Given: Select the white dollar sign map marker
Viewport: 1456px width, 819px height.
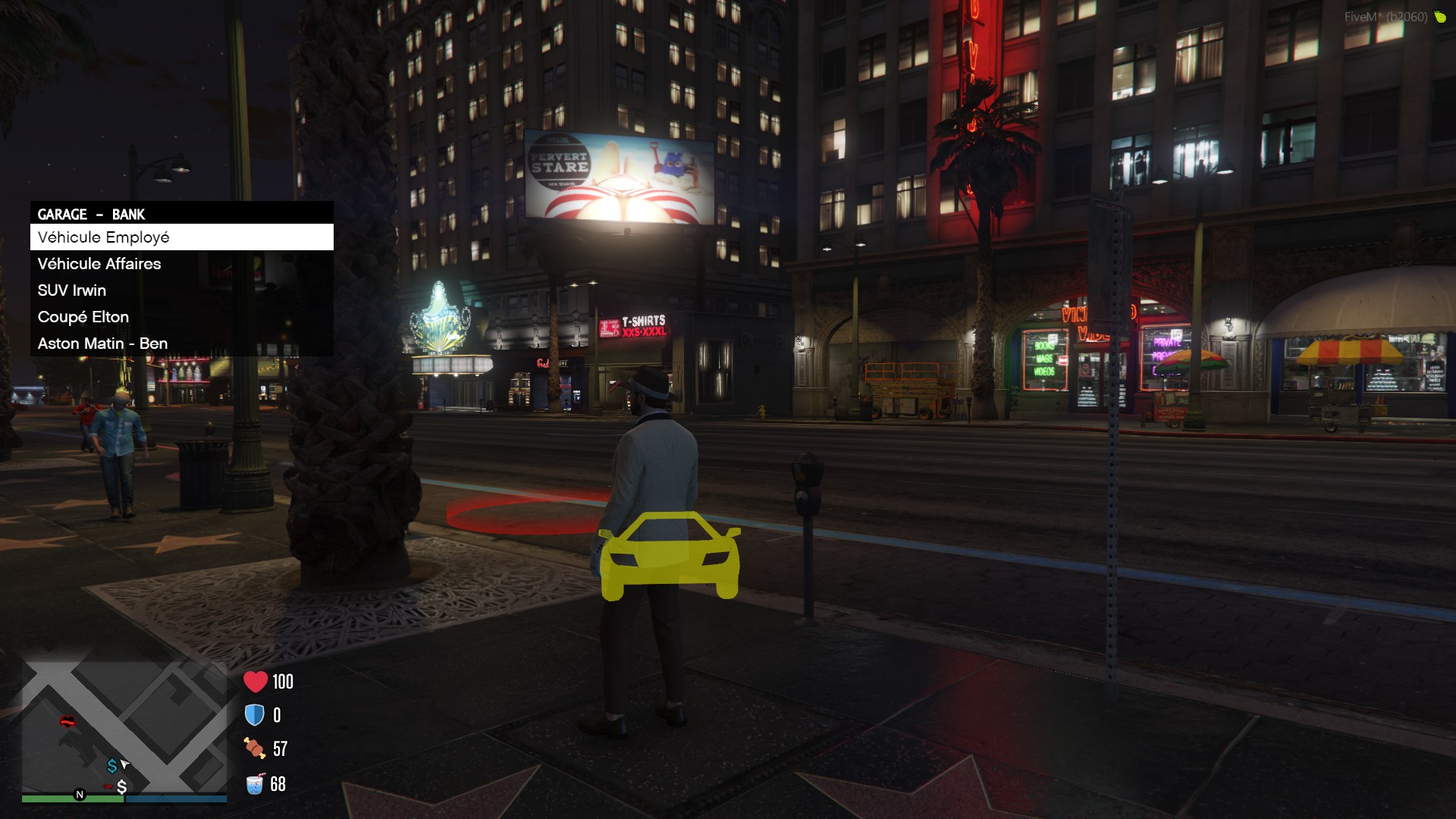Looking at the screenshot, I should [121, 787].
